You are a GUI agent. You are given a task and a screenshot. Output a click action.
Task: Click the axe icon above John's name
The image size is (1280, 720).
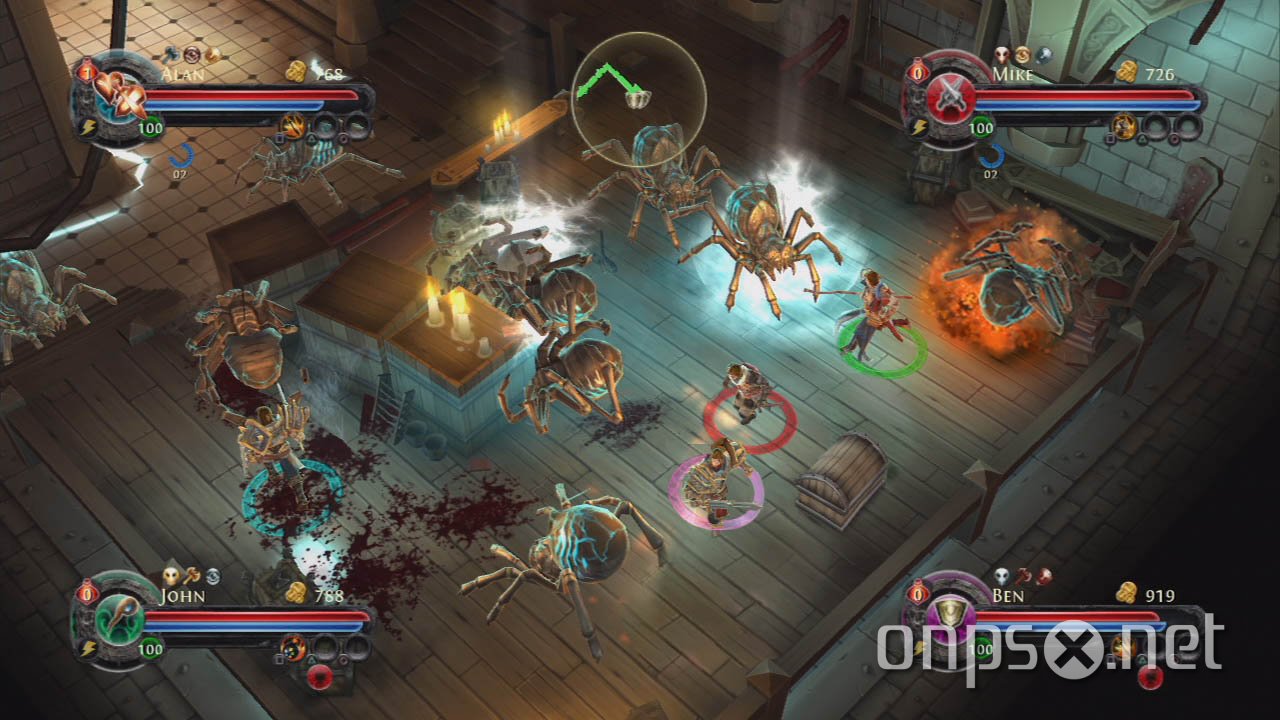192,576
